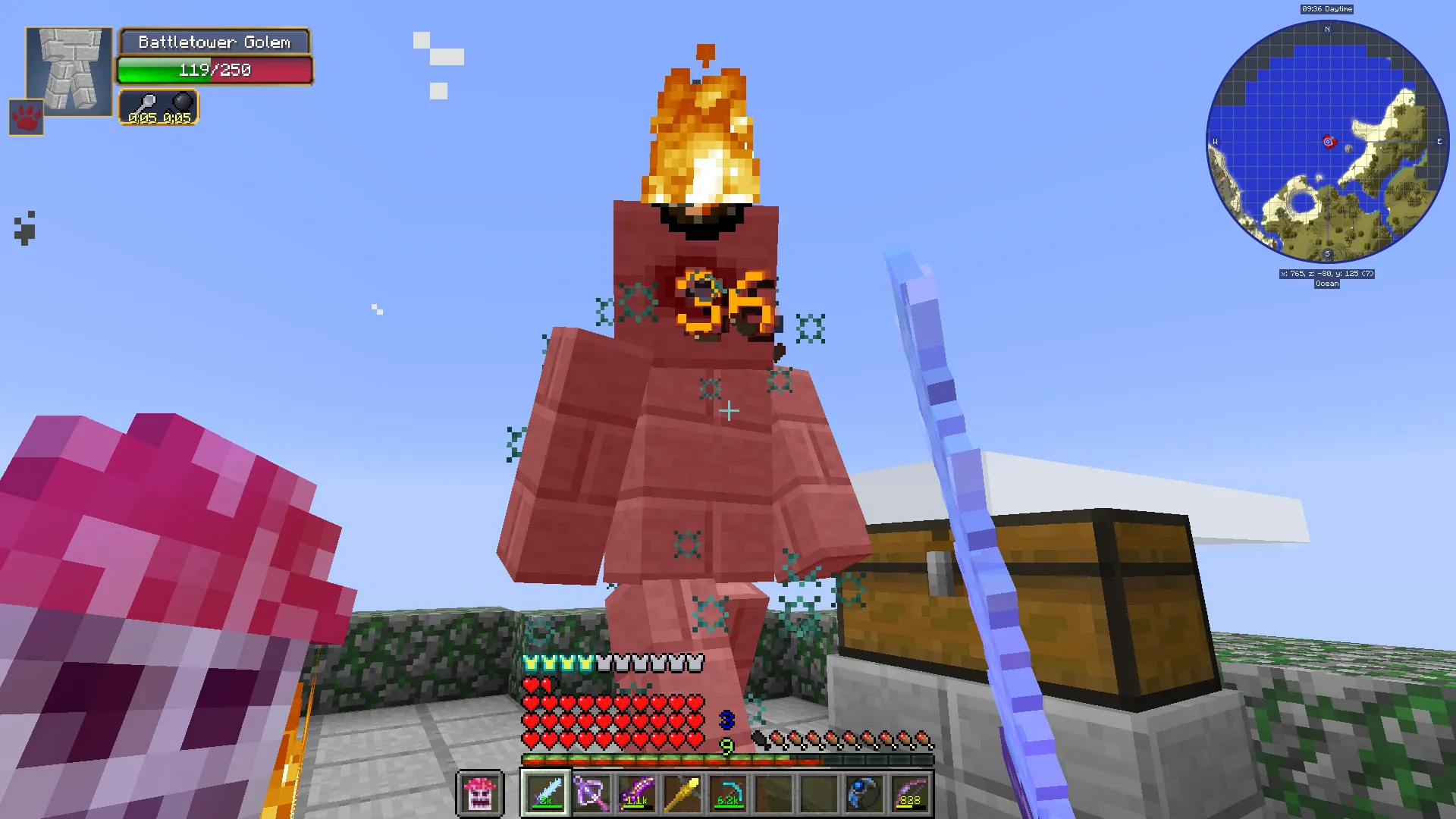The image size is (1456, 819).
Task: Click the N marker at the minimap top
Action: pyautogui.click(x=1327, y=29)
